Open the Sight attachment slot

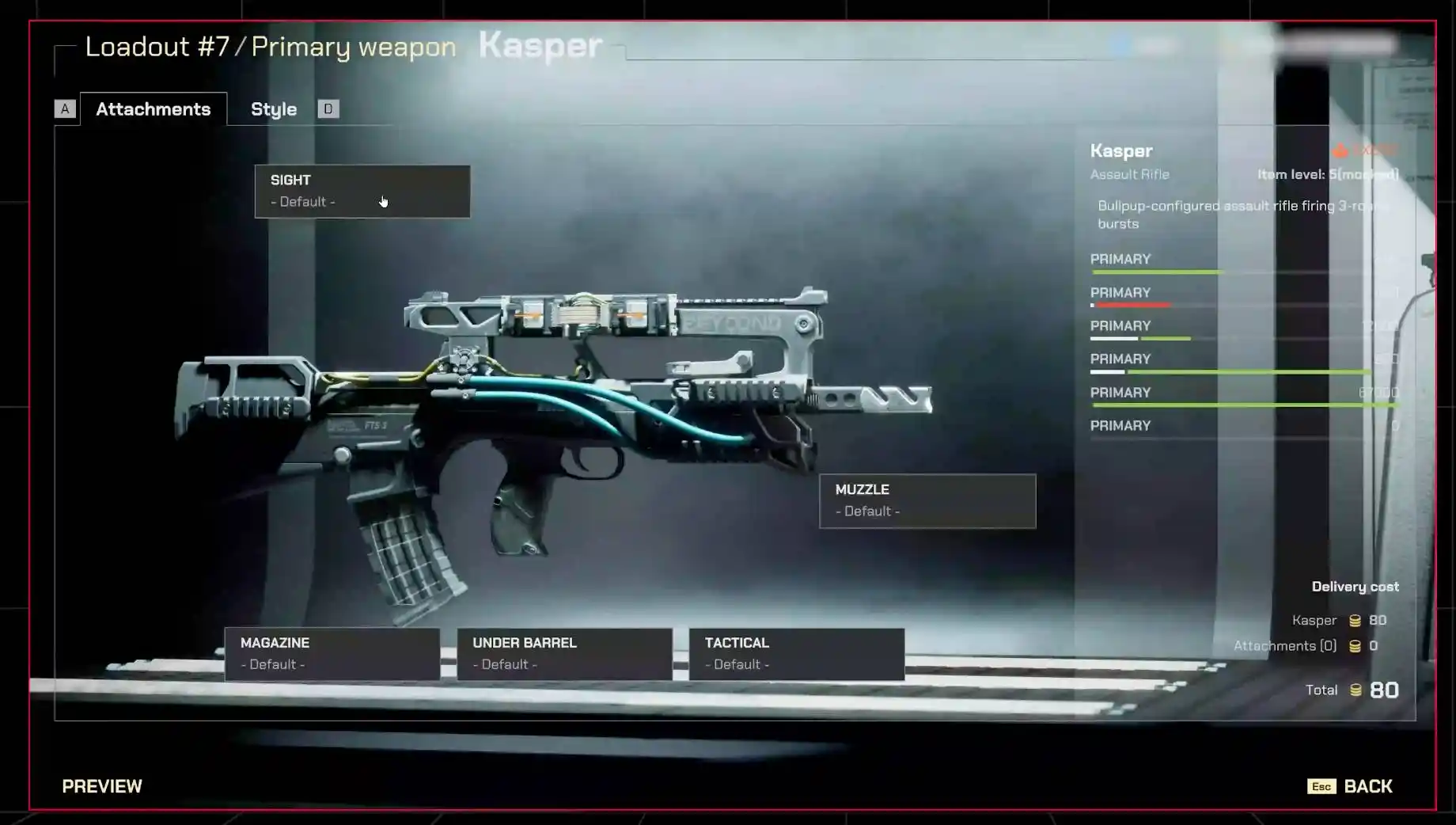pos(362,191)
